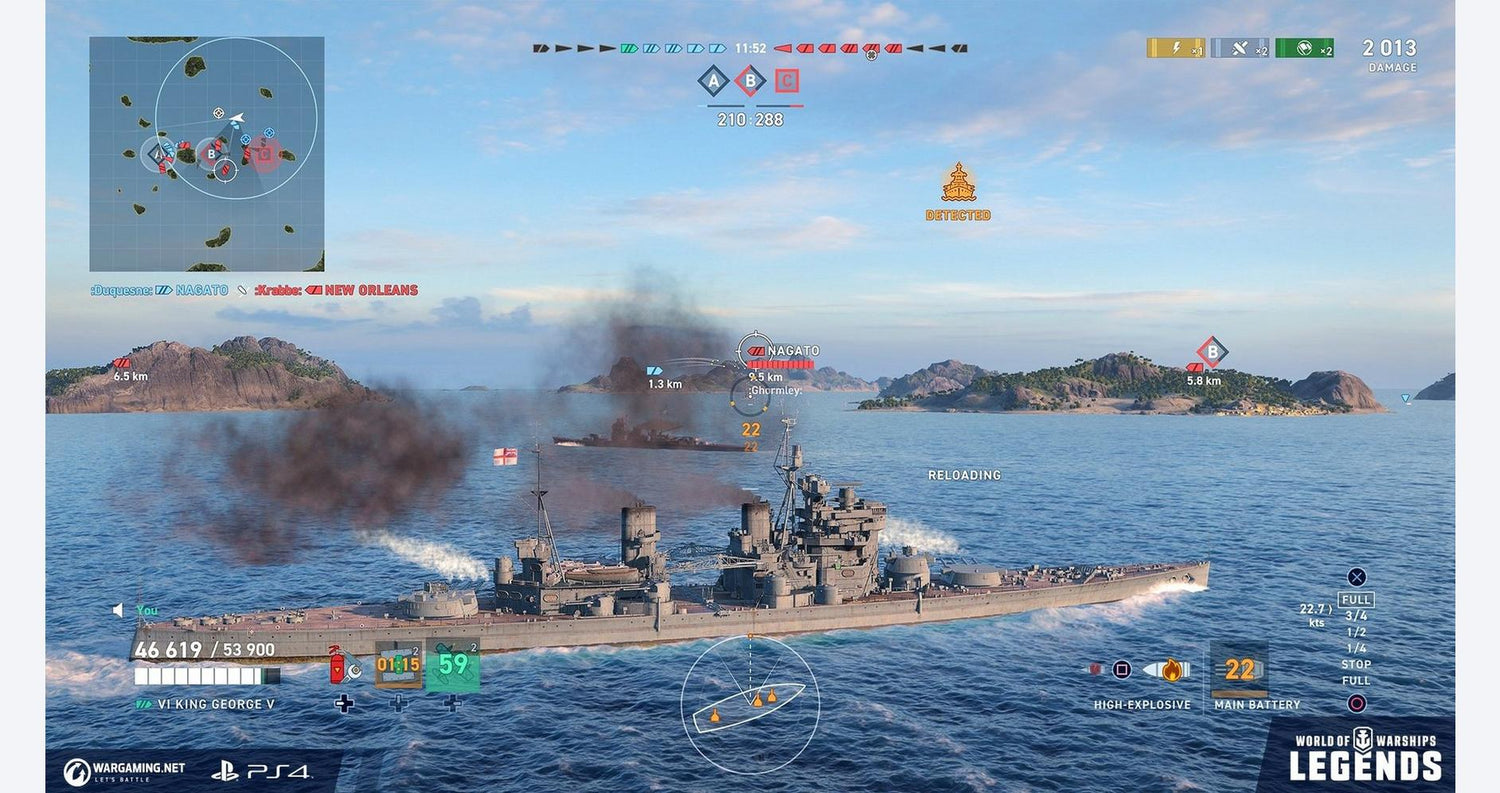Image resolution: width=1500 pixels, height=793 pixels.
Task: Set engine throttle to 3/4
Action: pos(1356,616)
